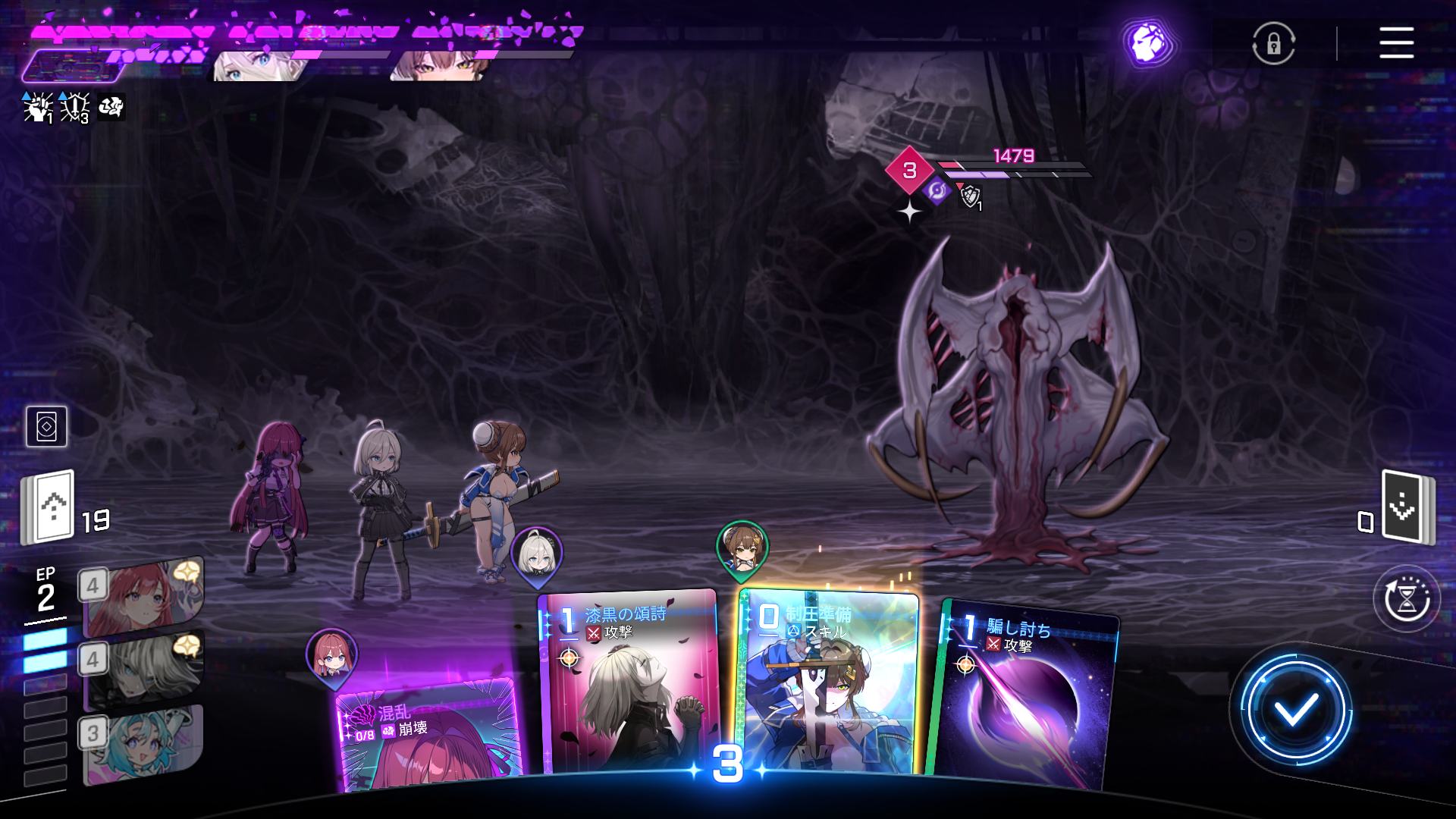The height and width of the screenshot is (819, 1456).
Task: Select the teal-haired character EGO portrait
Action: click(x=144, y=743)
